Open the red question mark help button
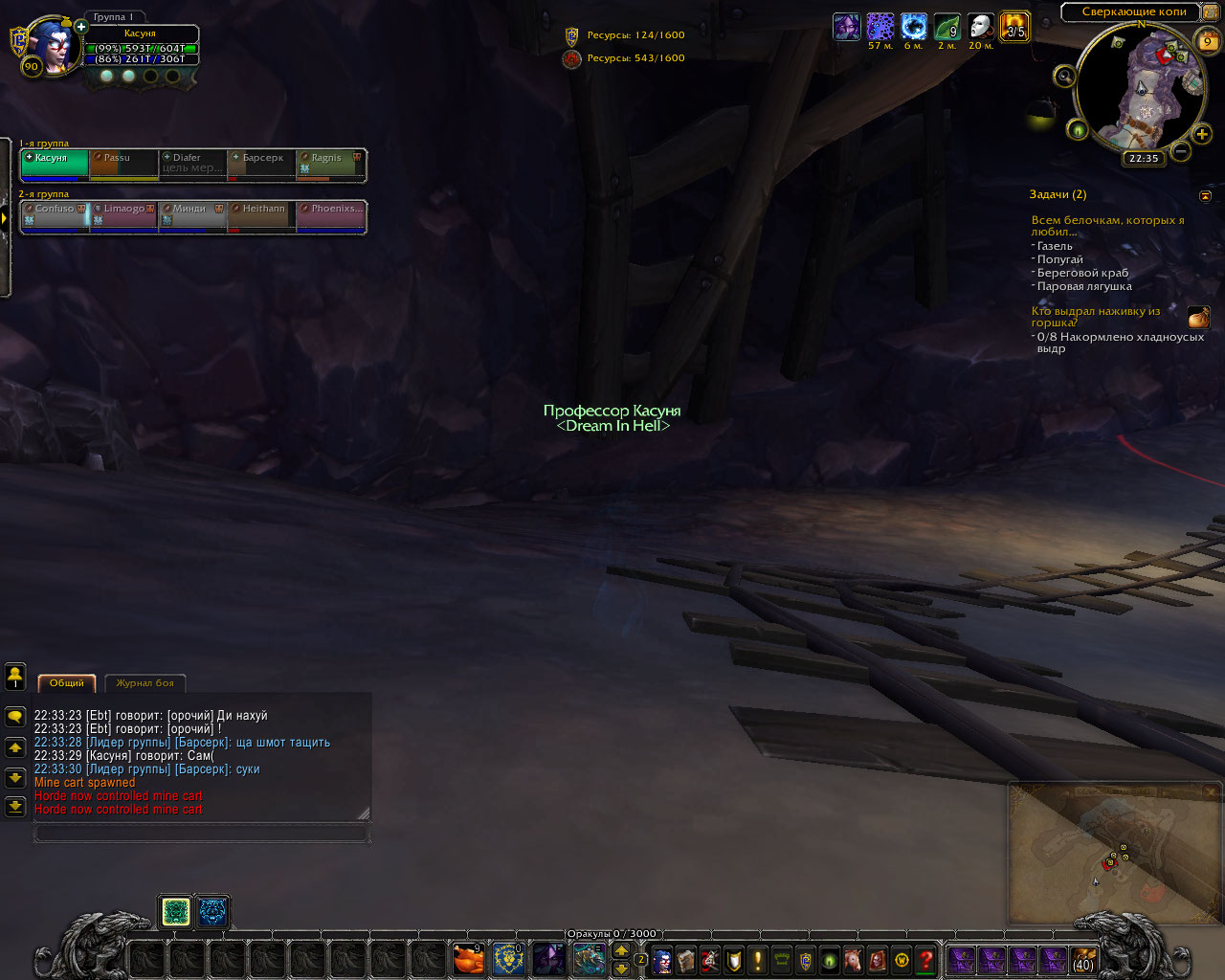 coord(925,959)
